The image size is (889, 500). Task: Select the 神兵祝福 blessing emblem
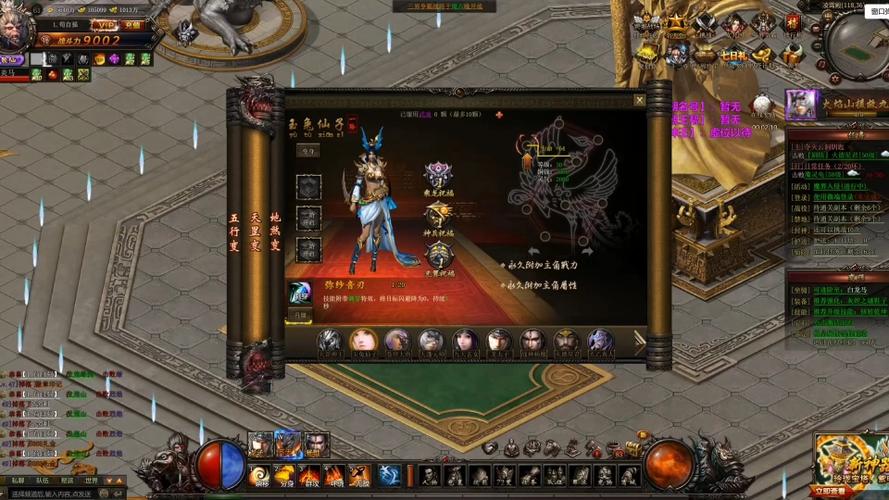[439, 214]
